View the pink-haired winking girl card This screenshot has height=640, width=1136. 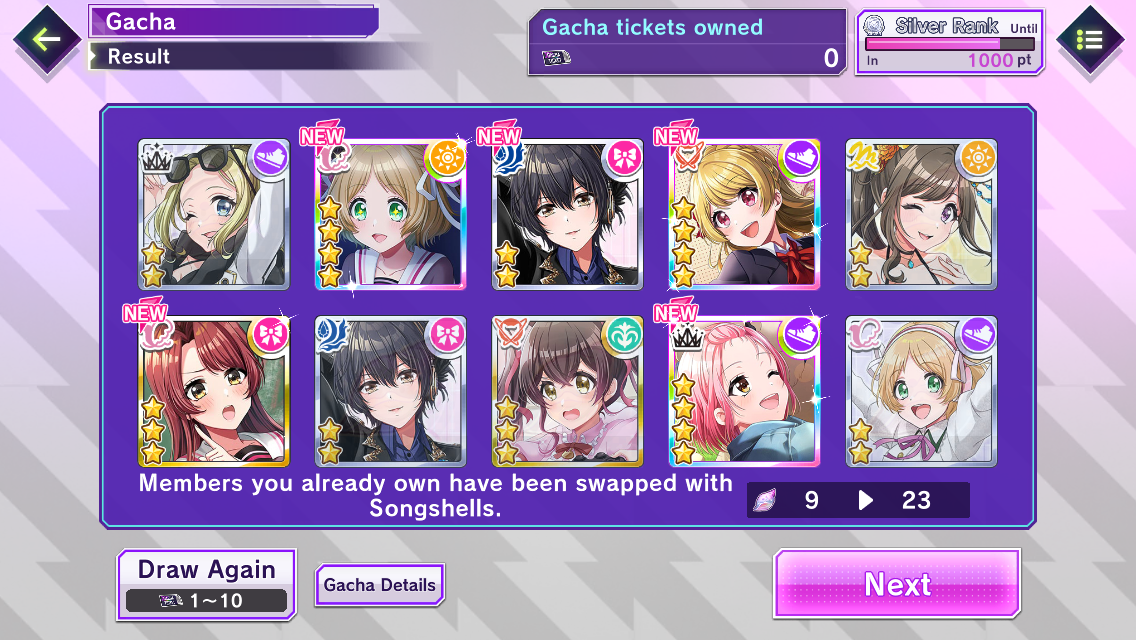[743, 392]
